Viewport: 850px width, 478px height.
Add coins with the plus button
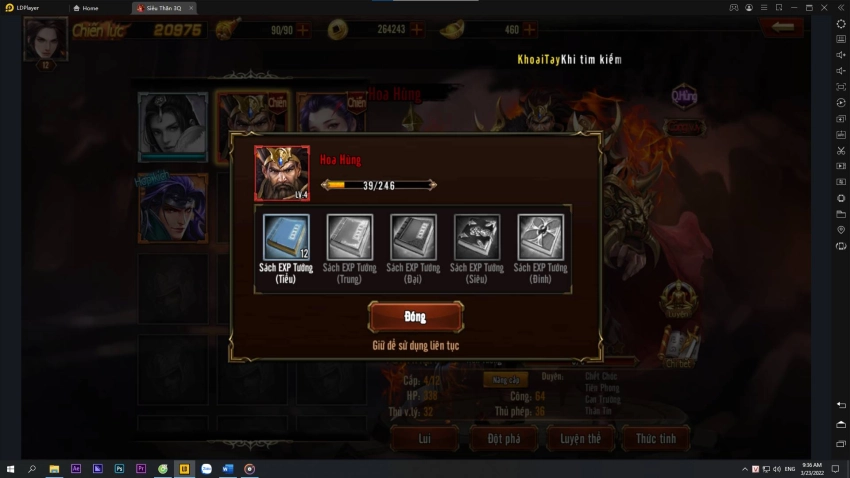pos(417,30)
